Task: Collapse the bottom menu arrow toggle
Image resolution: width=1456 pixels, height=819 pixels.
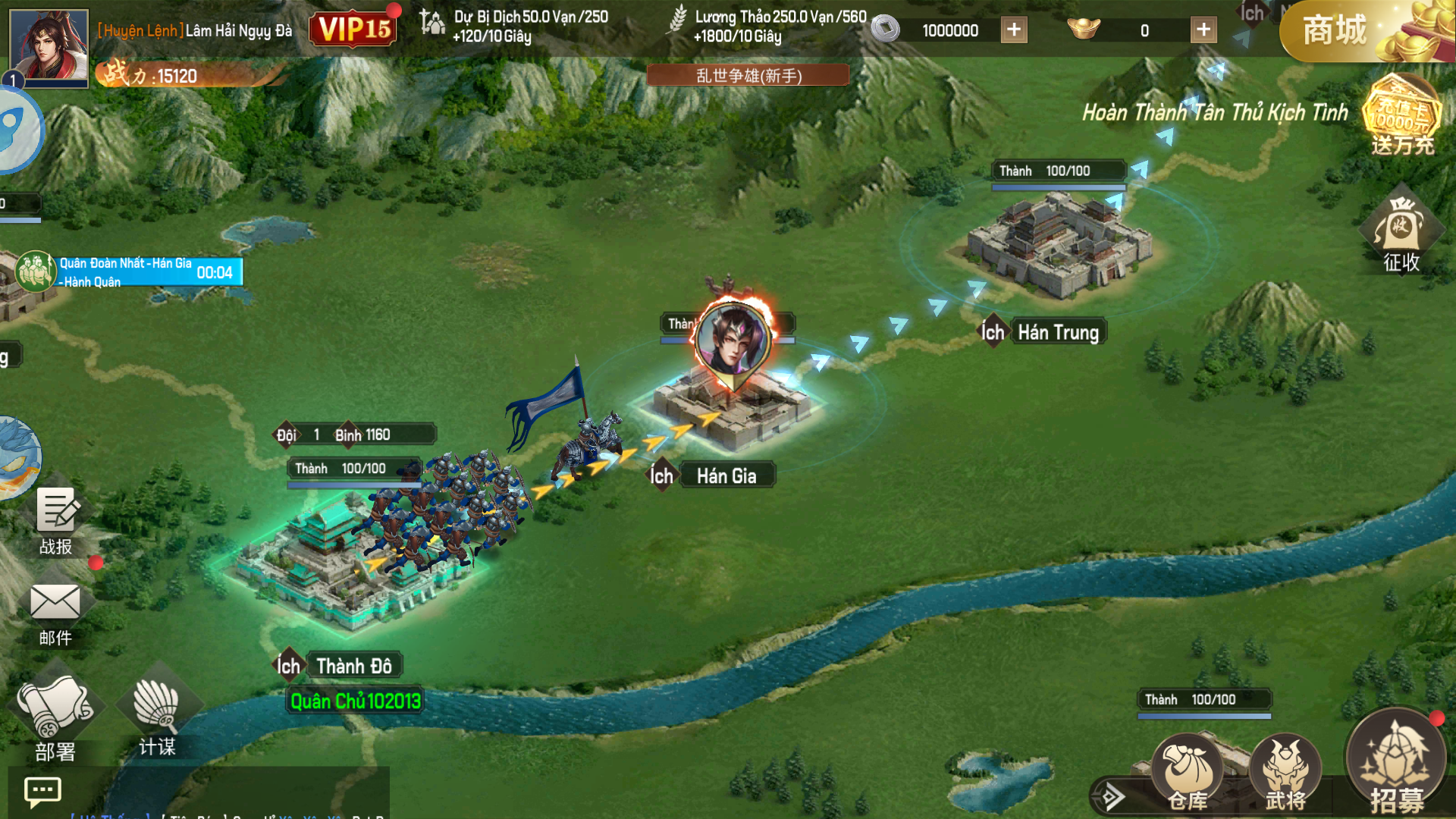Action: pyautogui.click(x=1112, y=797)
